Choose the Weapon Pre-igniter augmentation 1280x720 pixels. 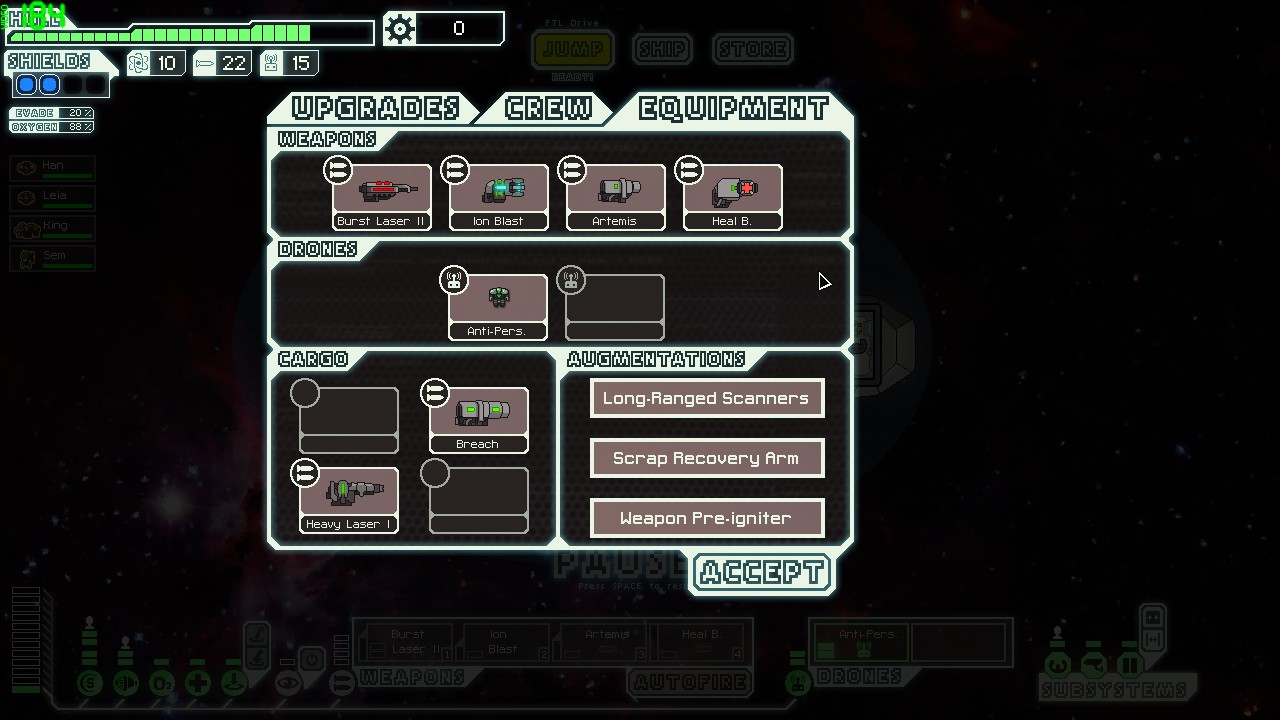[706, 518]
